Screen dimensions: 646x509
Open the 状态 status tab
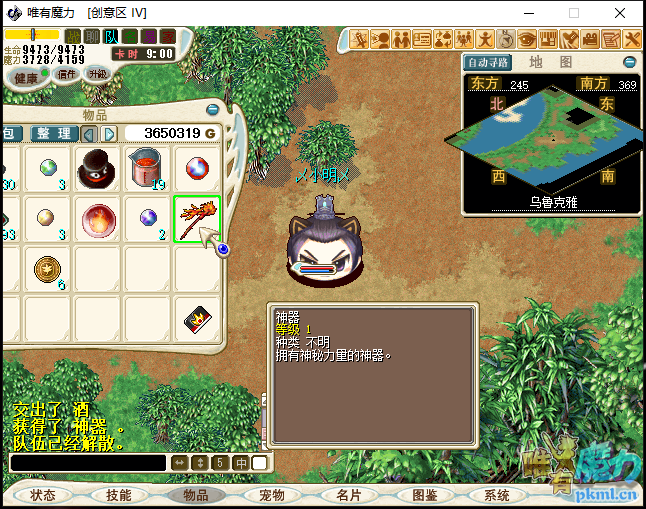tap(43, 495)
